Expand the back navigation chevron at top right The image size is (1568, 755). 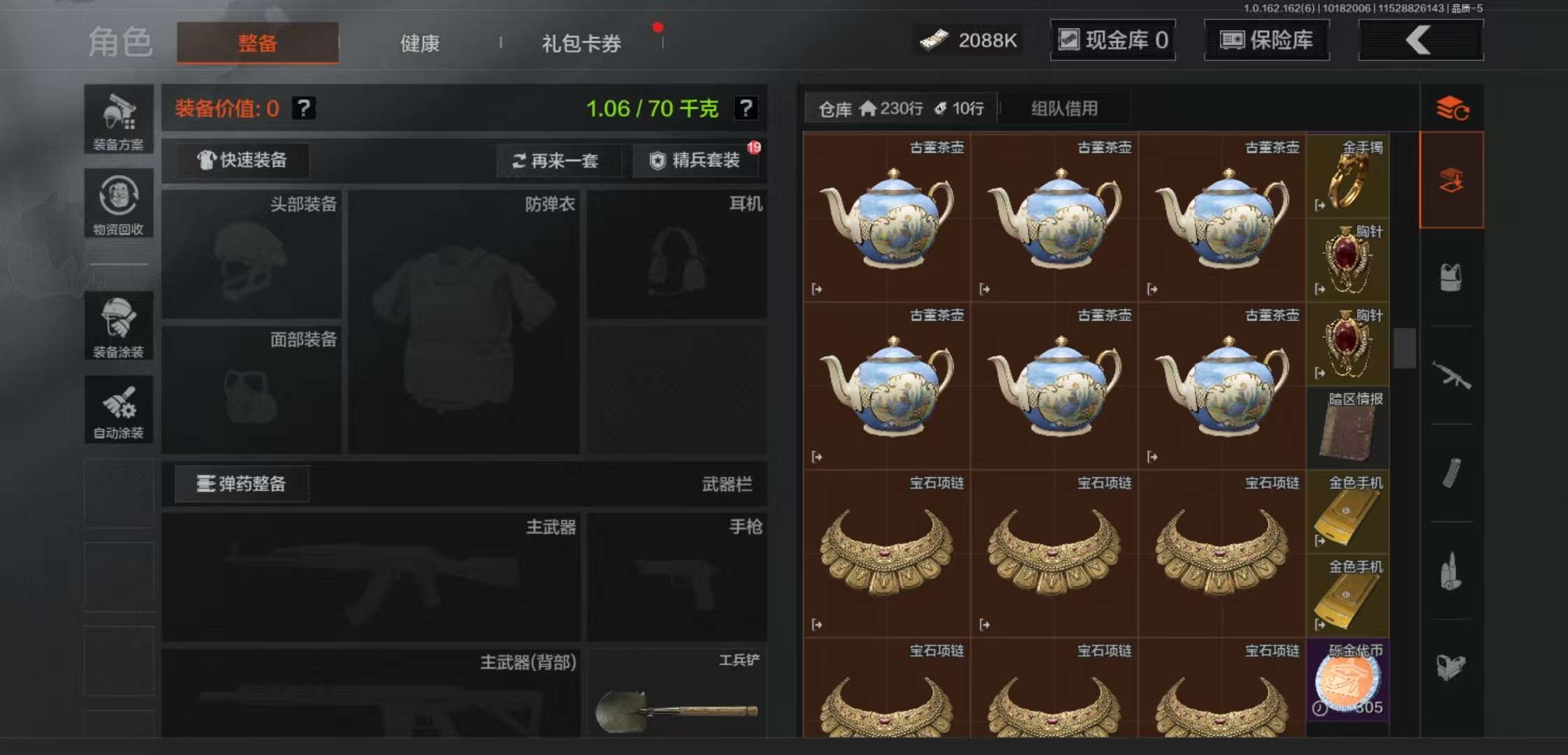point(1420,40)
